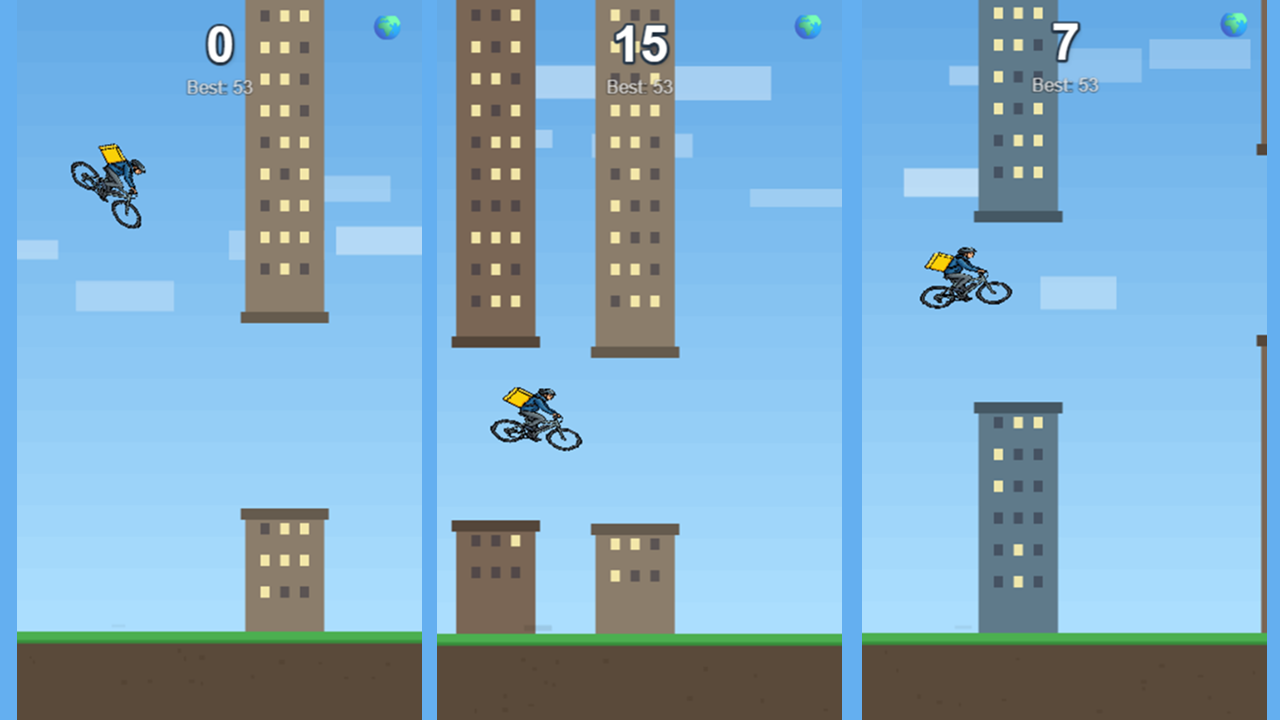Click the Best: 53 label on the left
Screen dimensions: 1280x720
point(219,86)
